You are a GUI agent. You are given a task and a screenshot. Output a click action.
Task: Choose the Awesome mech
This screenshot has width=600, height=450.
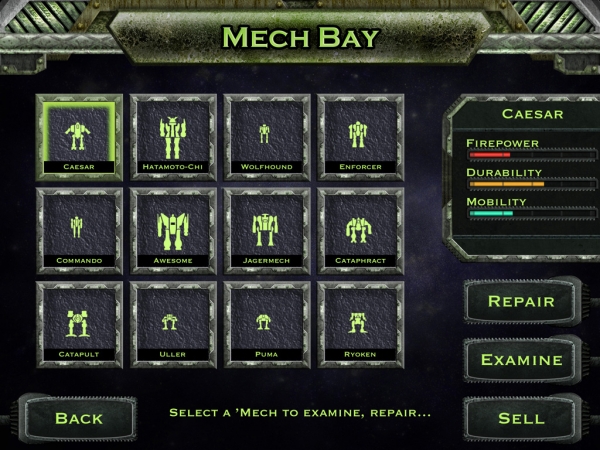pos(172,230)
